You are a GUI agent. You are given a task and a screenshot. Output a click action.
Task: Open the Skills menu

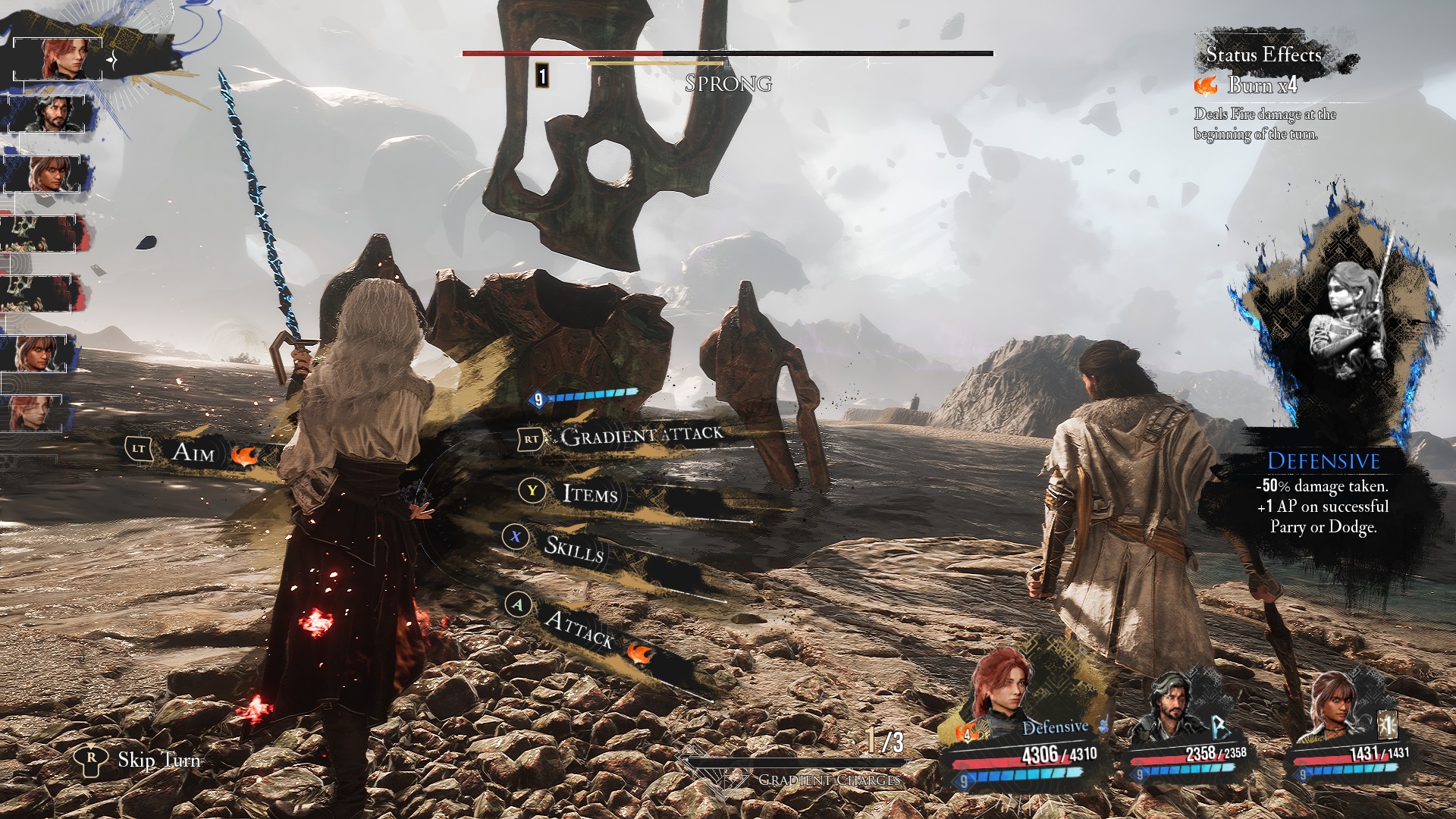573,548
